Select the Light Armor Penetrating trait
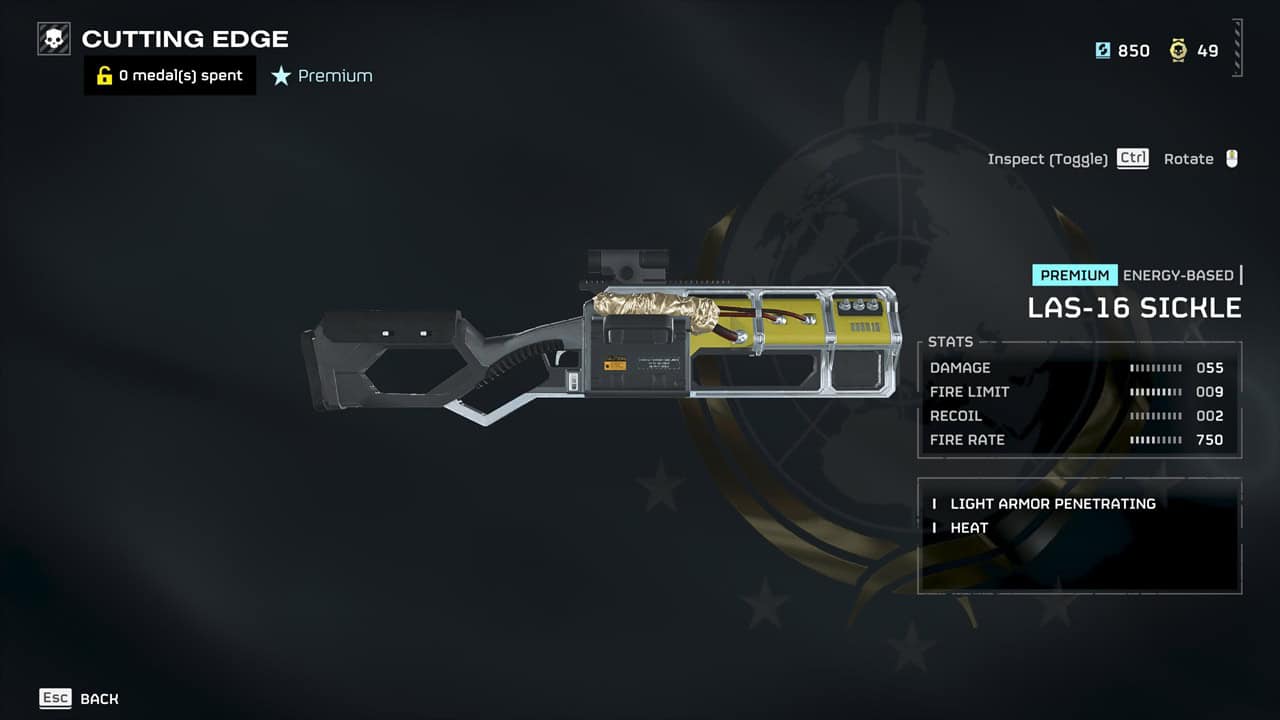 (x=1052, y=504)
